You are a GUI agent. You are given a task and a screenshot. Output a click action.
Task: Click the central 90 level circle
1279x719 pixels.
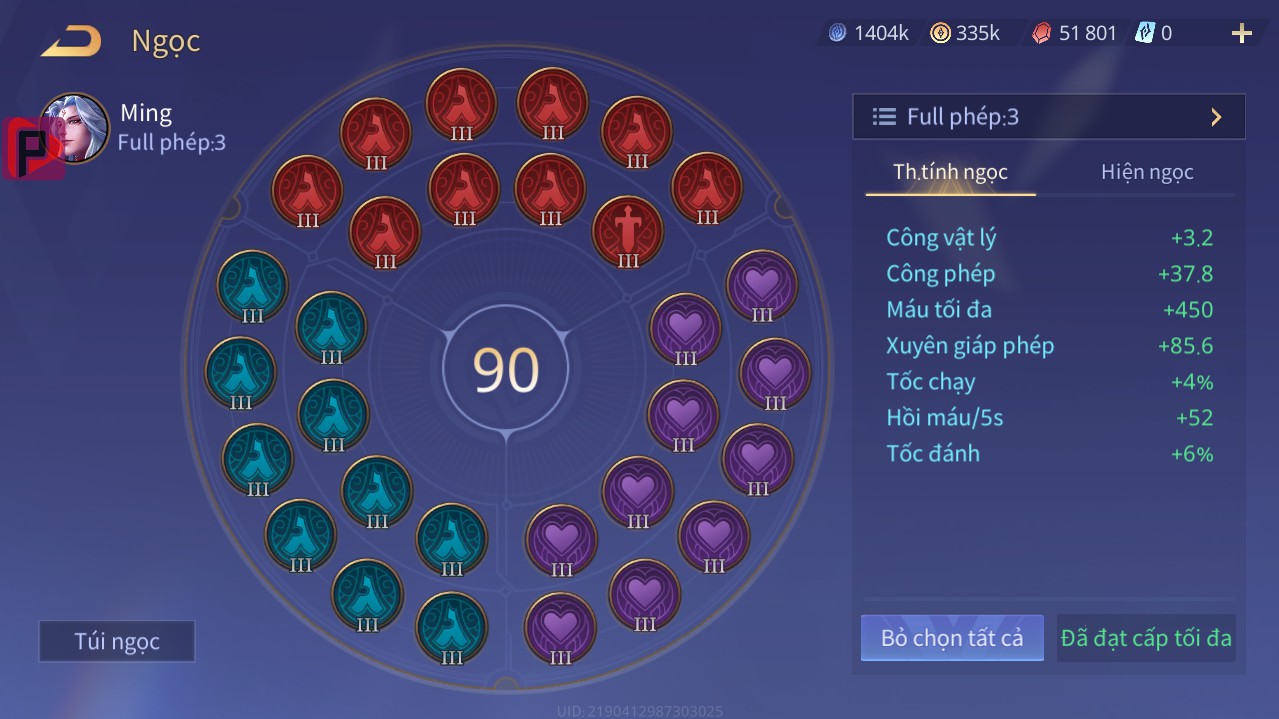coord(506,369)
